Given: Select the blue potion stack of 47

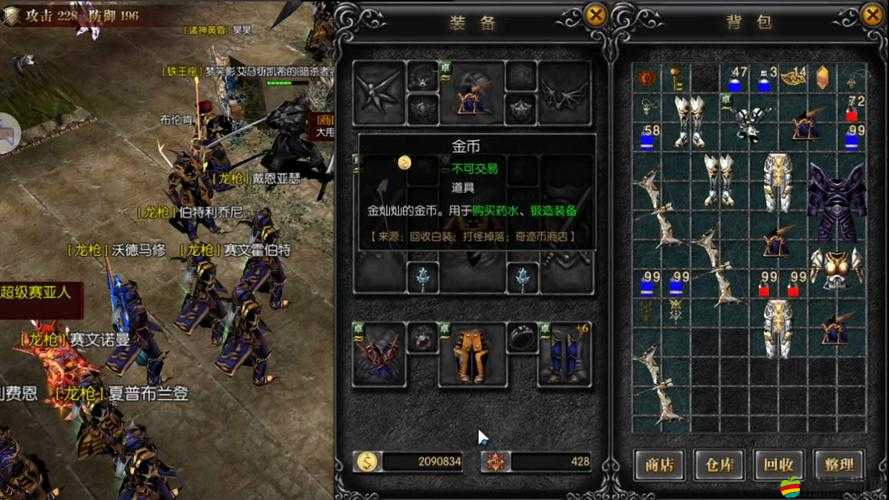Looking at the screenshot, I should tap(736, 79).
